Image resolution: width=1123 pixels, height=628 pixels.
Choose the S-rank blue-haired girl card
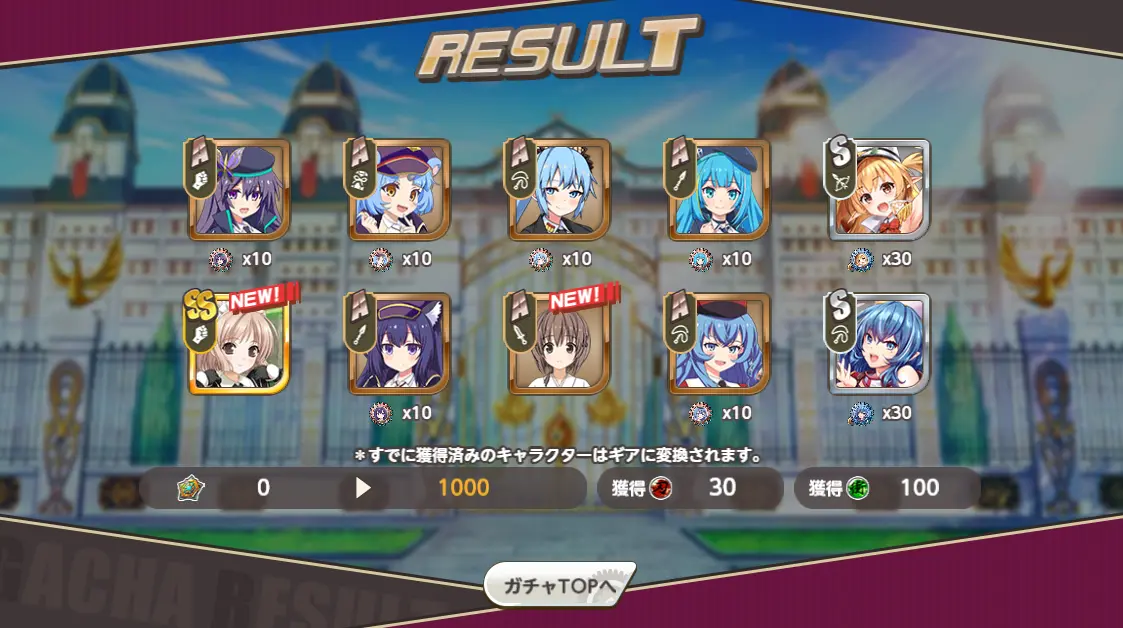(880, 343)
